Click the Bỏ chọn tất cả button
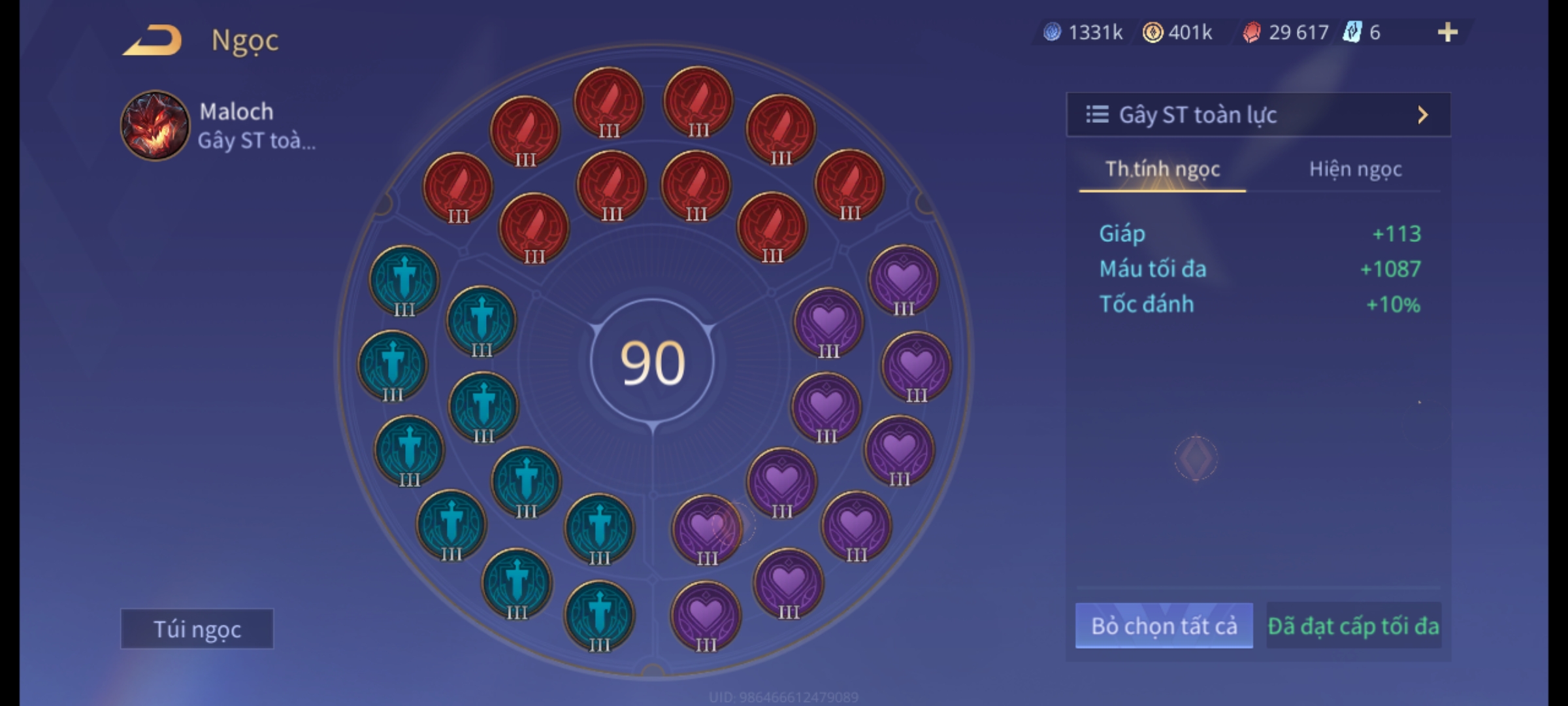The height and width of the screenshot is (706, 1568). tap(1164, 626)
